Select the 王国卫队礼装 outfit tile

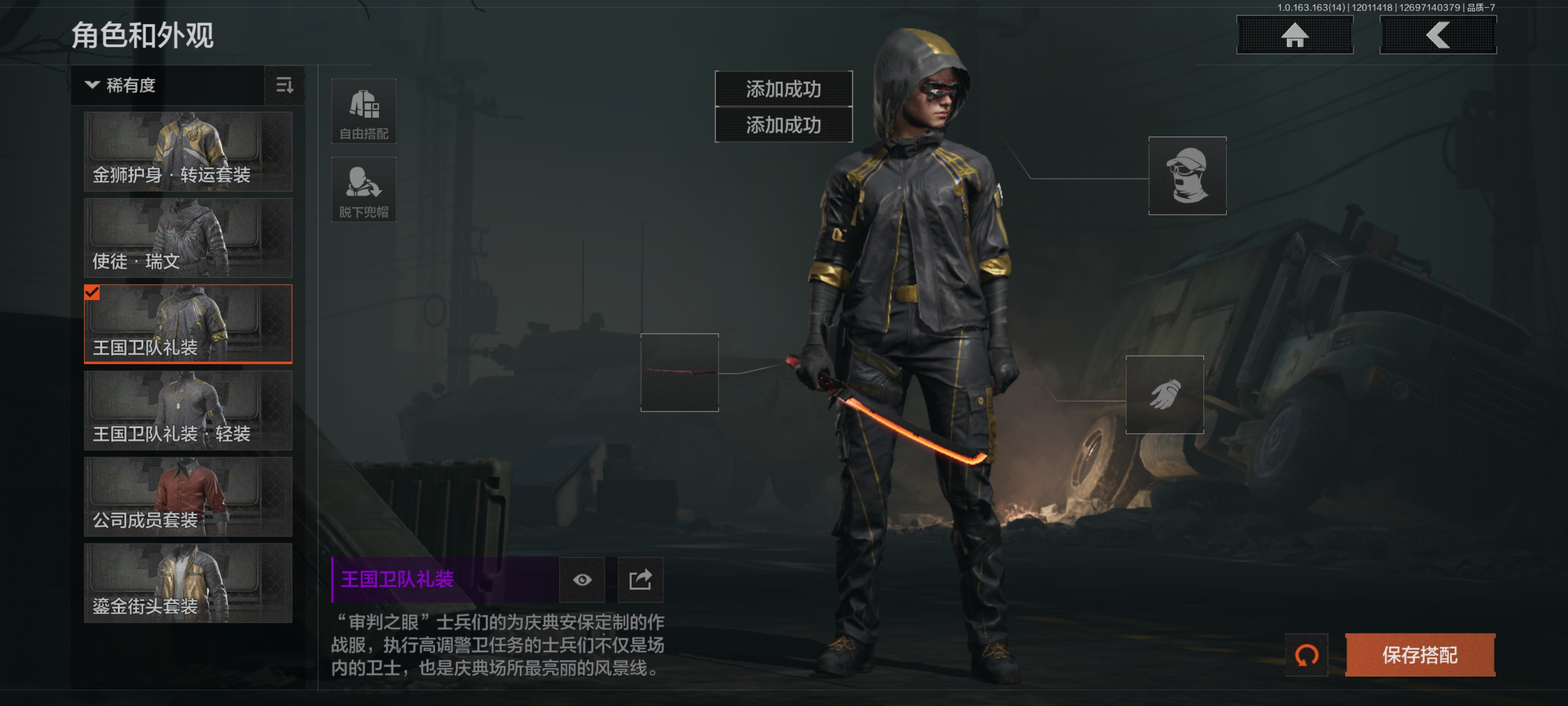(188, 324)
